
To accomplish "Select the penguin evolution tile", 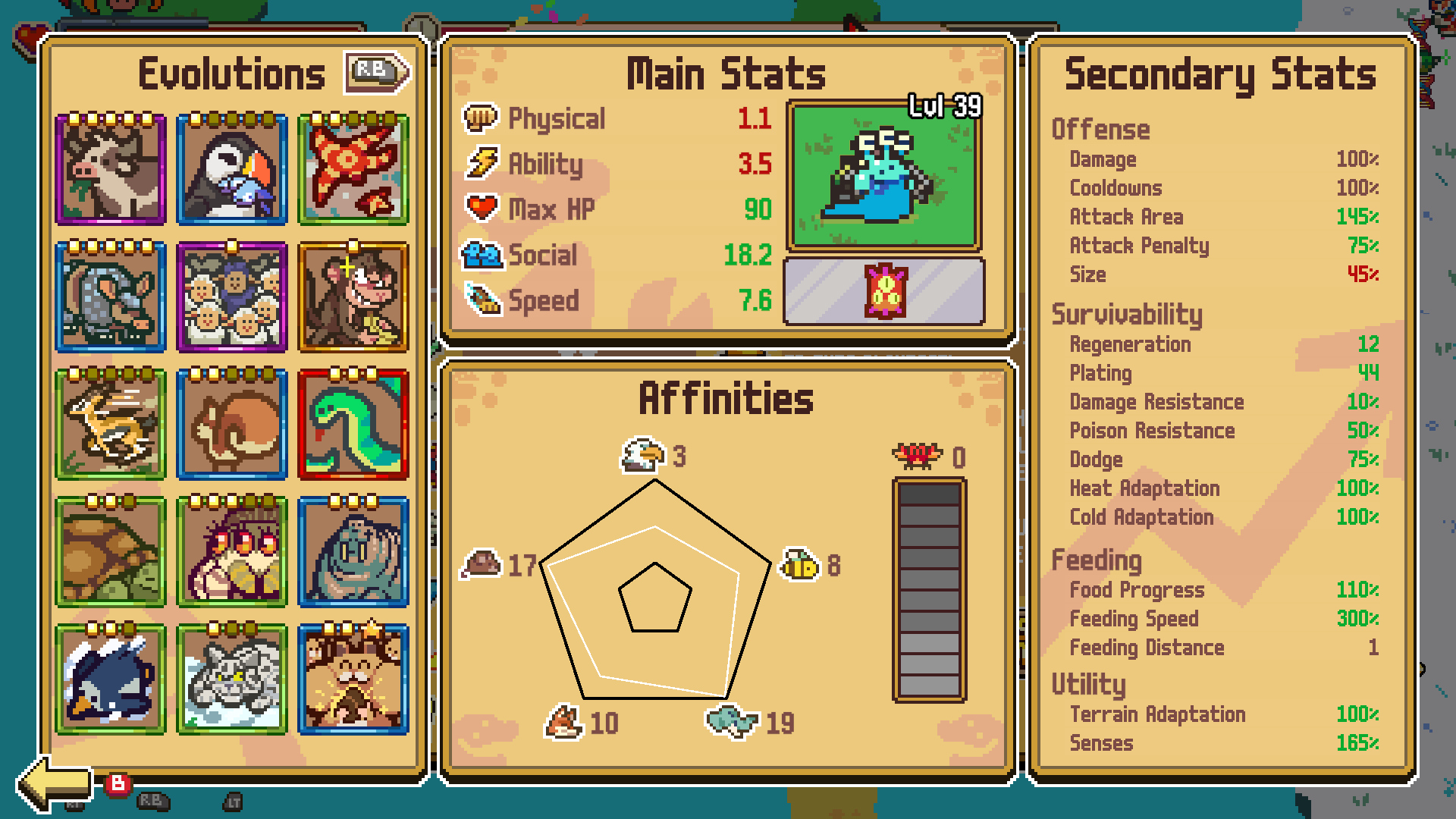I will 111,680.
